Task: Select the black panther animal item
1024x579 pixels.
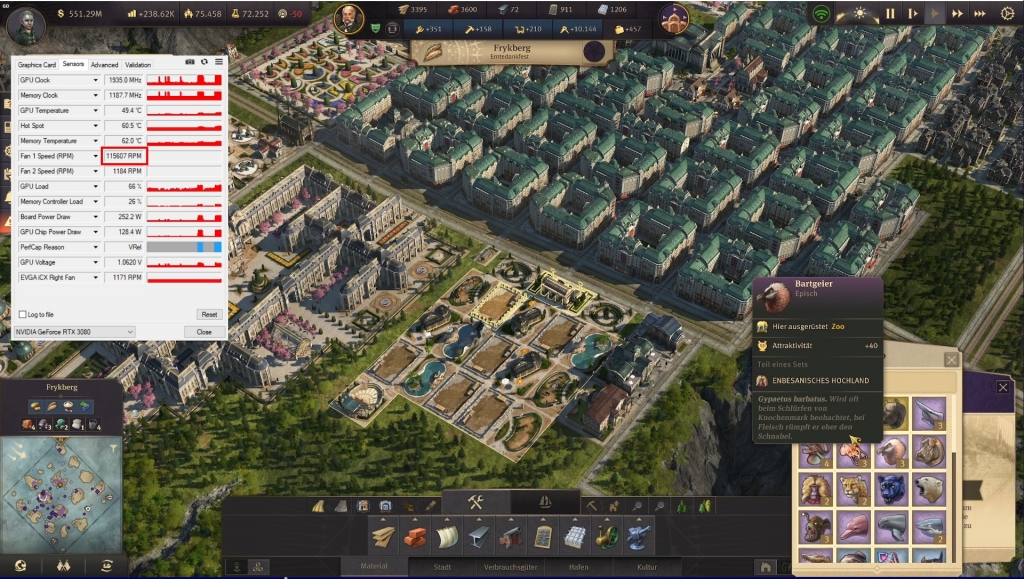Action: pyautogui.click(x=892, y=489)
